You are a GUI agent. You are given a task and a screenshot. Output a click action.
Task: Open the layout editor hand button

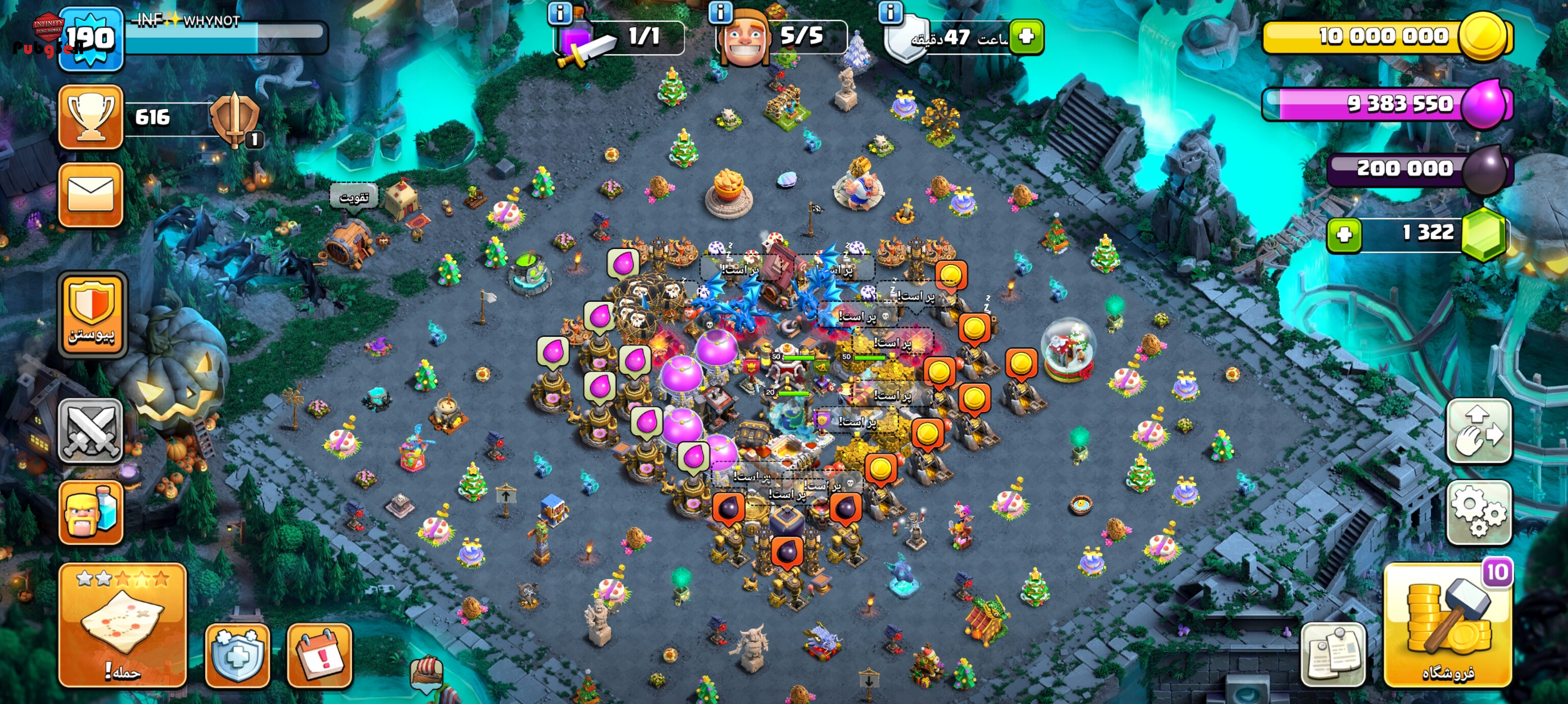tap(1479, 431)
